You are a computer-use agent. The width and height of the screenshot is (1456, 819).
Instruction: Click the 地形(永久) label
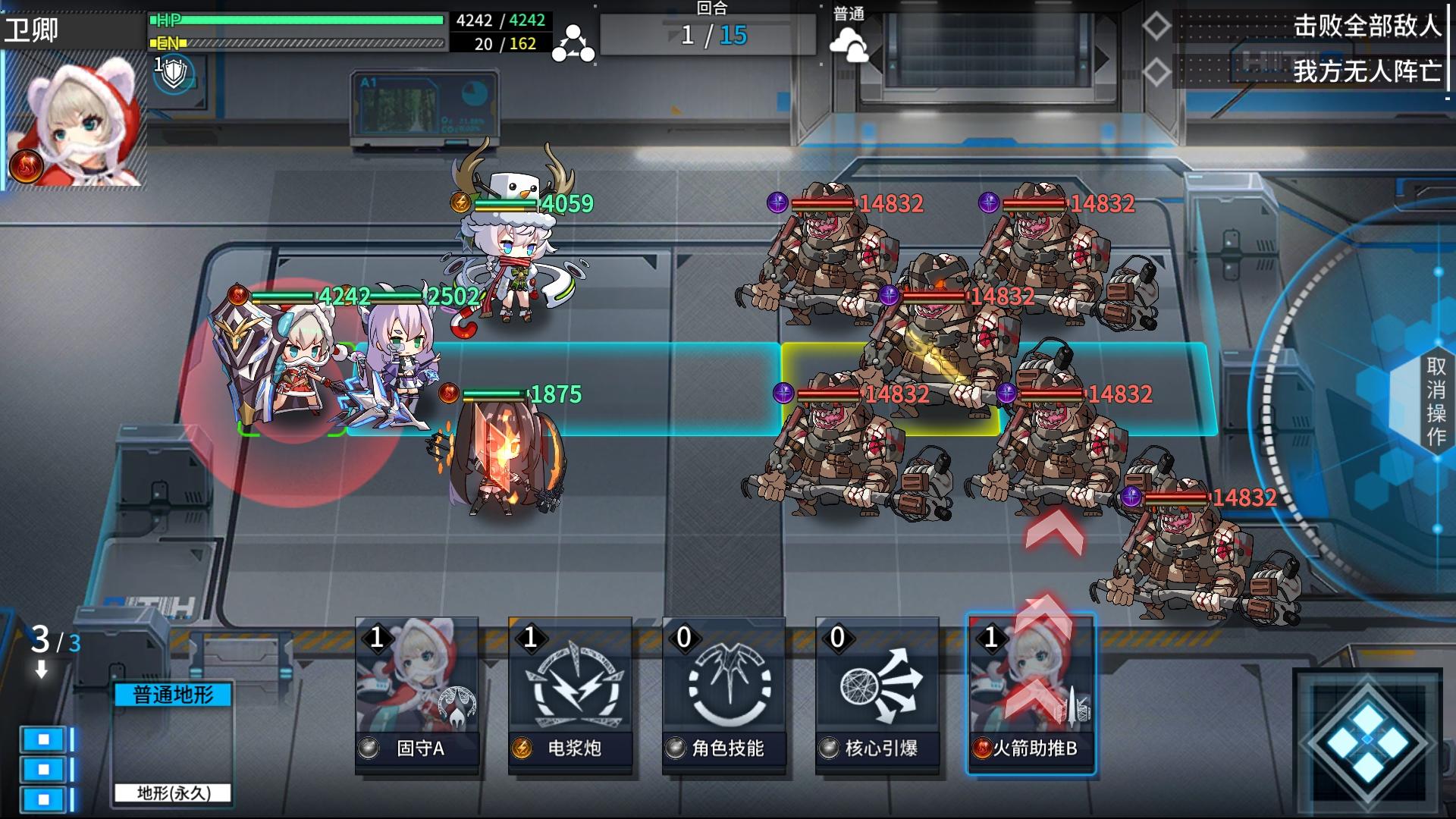pyautogui.click(x=173, y=793)
